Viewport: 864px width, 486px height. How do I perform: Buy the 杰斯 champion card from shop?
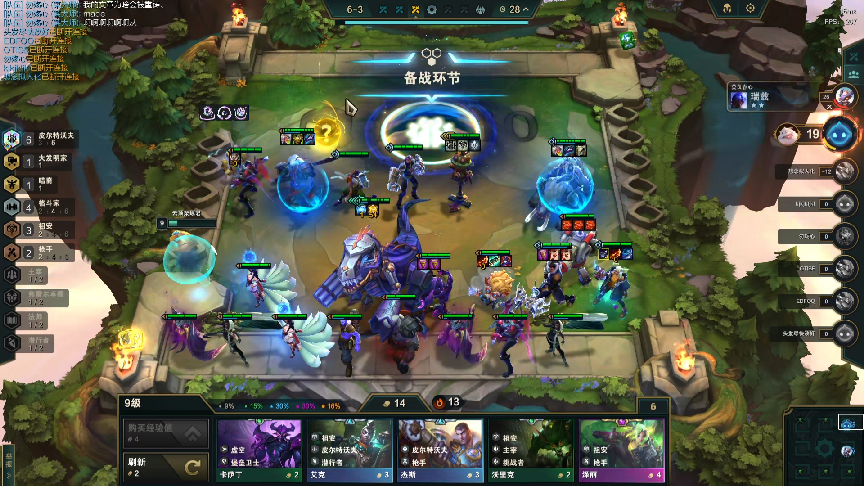pyautogui.click(x=440, y=448)
